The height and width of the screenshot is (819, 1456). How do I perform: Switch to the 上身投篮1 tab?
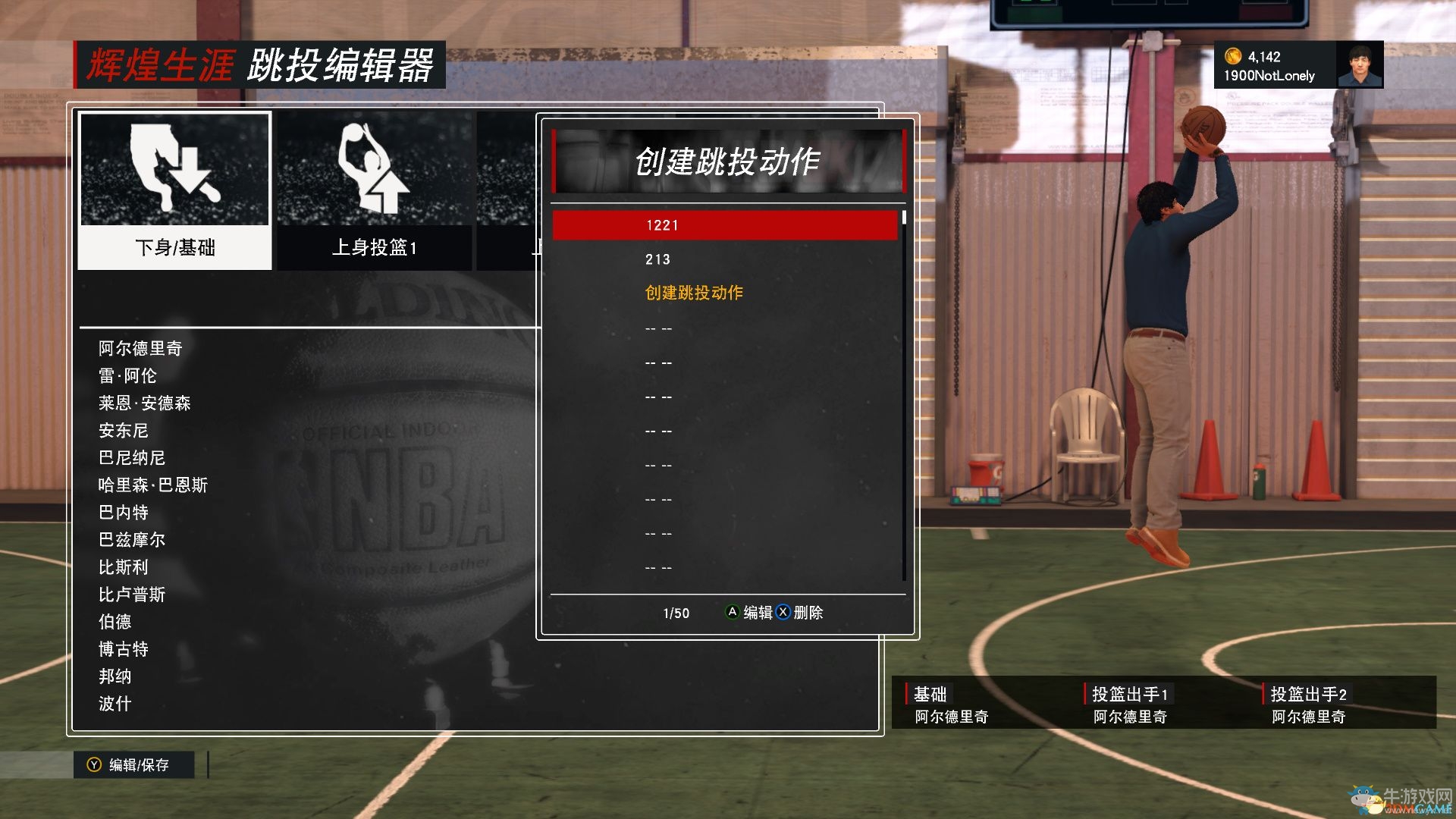point(377,248)
